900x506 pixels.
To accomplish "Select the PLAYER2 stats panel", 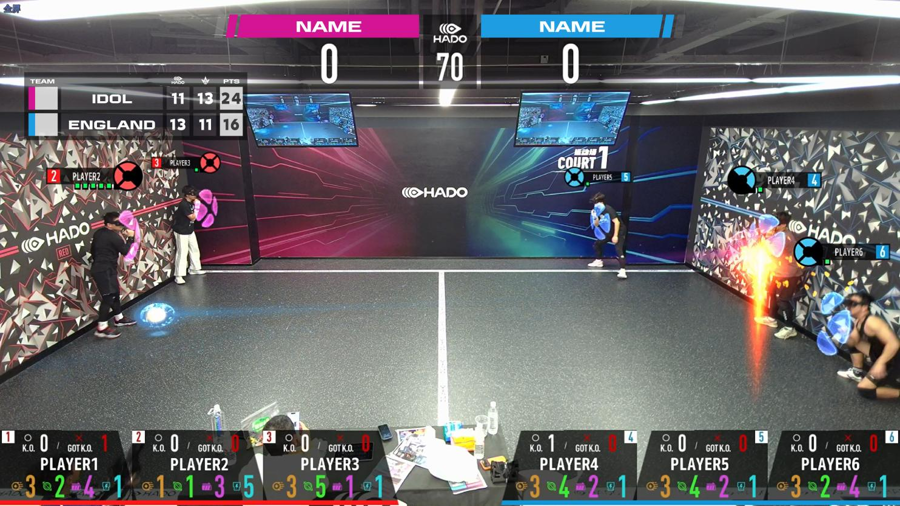I will tap(198, 466).
